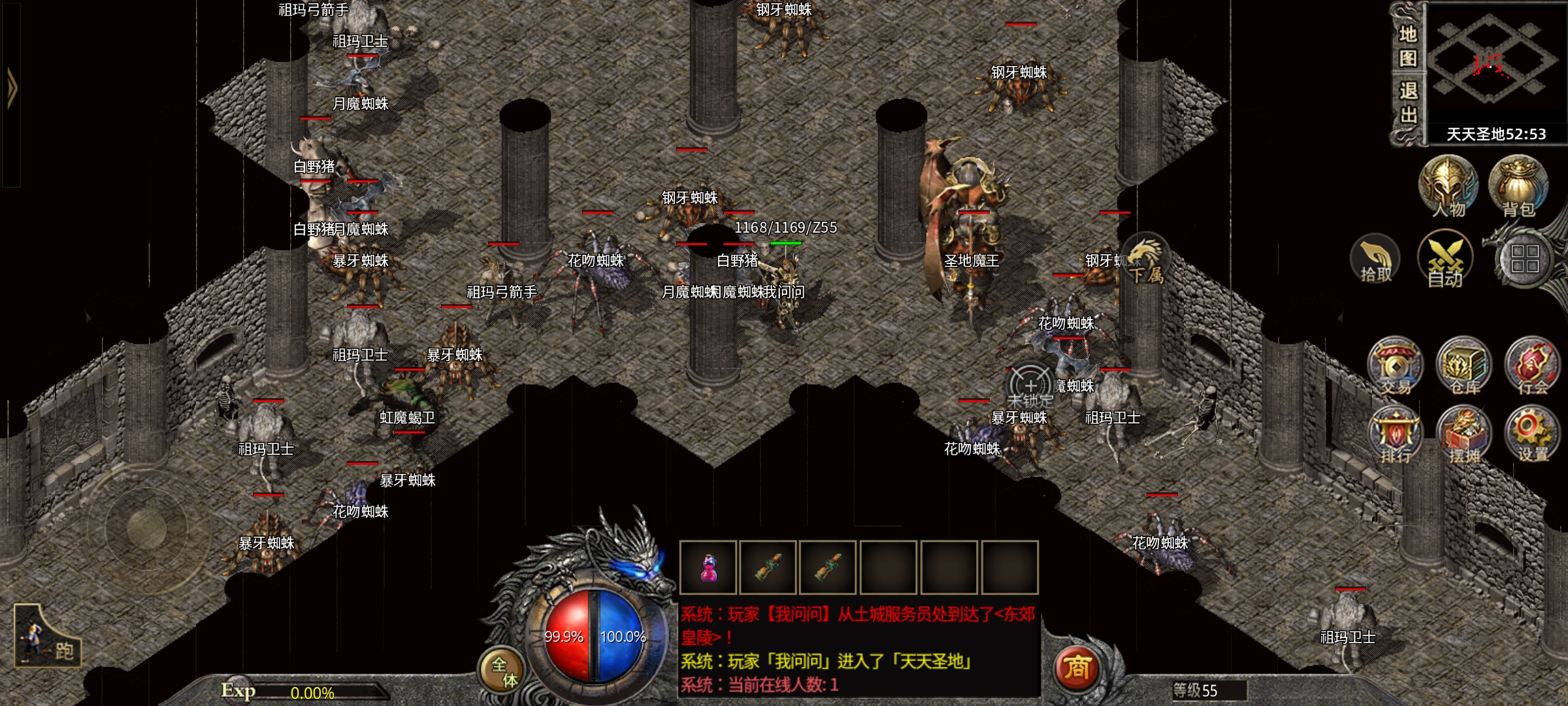
Task: Open the four-square grid menu
Action: (x=1524, y=259)
